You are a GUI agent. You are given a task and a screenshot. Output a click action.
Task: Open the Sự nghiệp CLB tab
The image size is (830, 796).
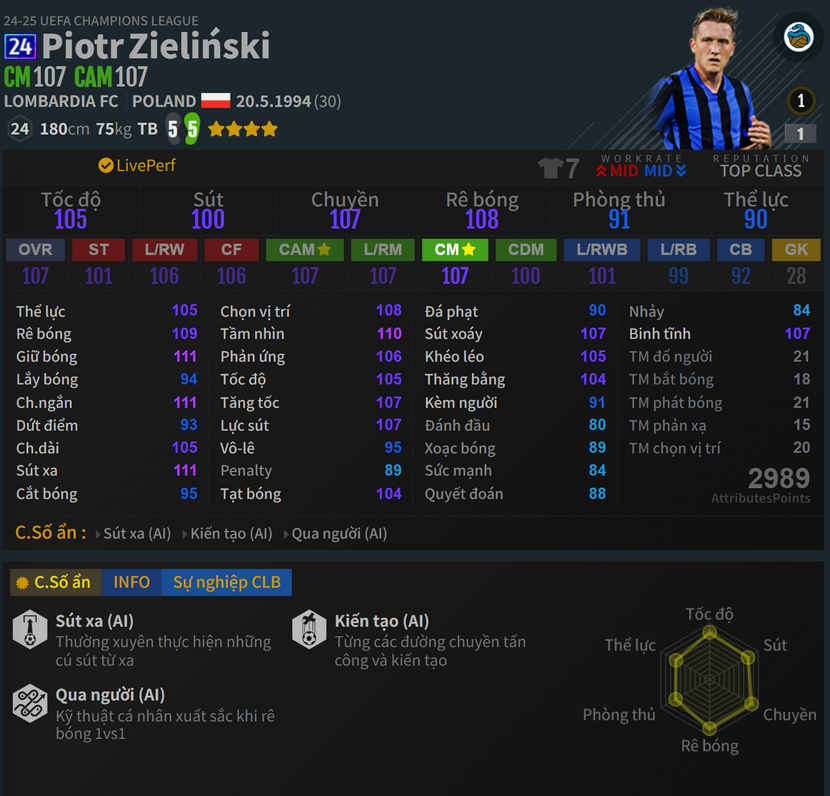click(x=226, y=582)
